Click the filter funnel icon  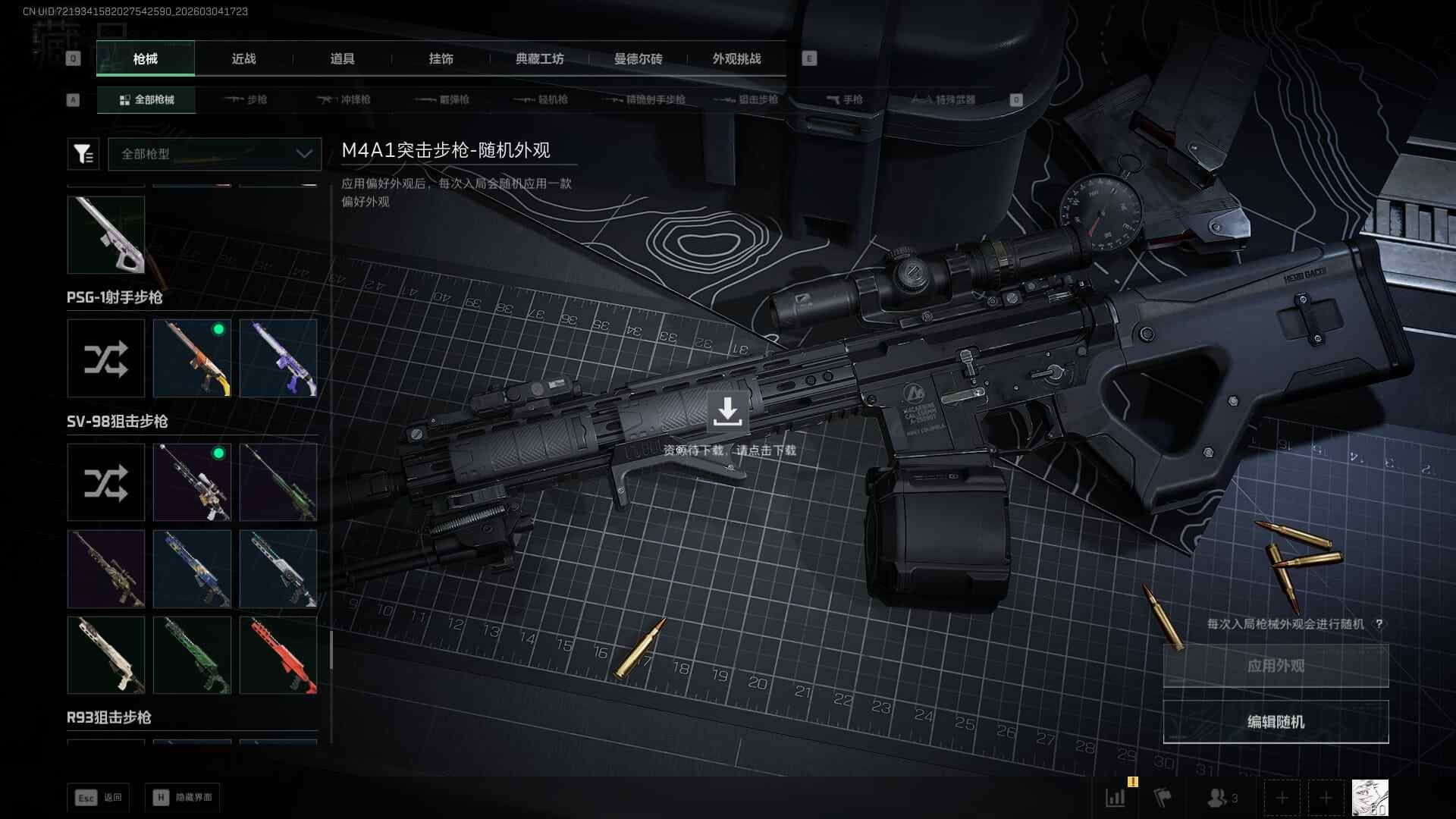coord(83,154)
